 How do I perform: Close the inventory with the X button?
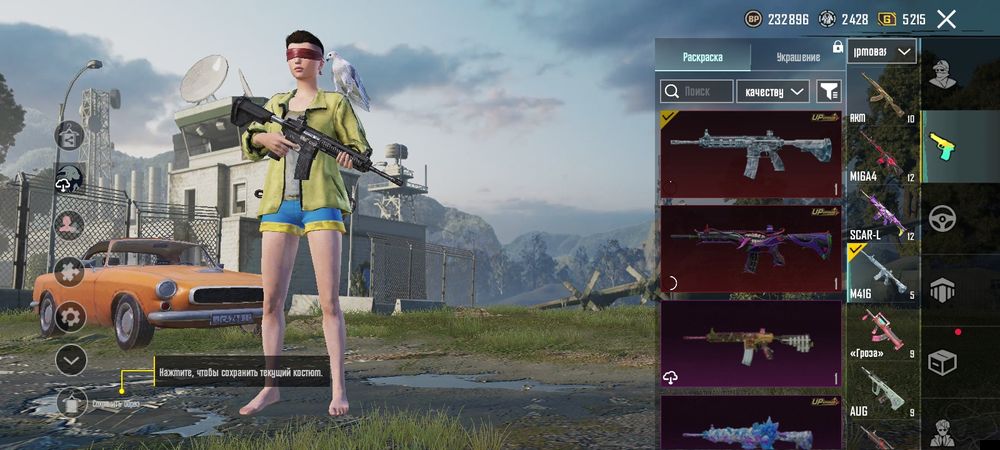pyautogui.click(x=946, y=18)
